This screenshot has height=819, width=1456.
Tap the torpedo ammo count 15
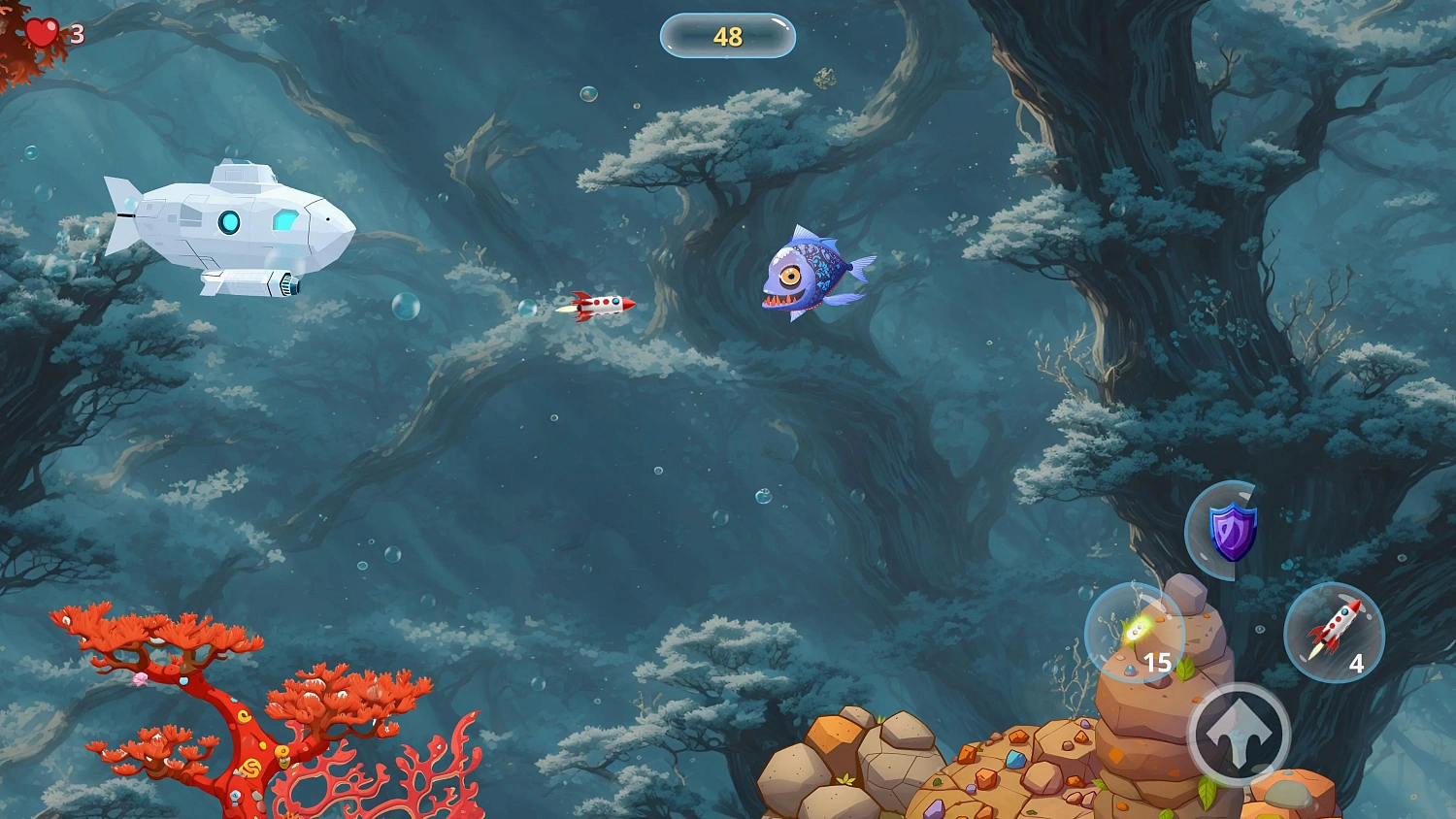[x=1157, y=663]
